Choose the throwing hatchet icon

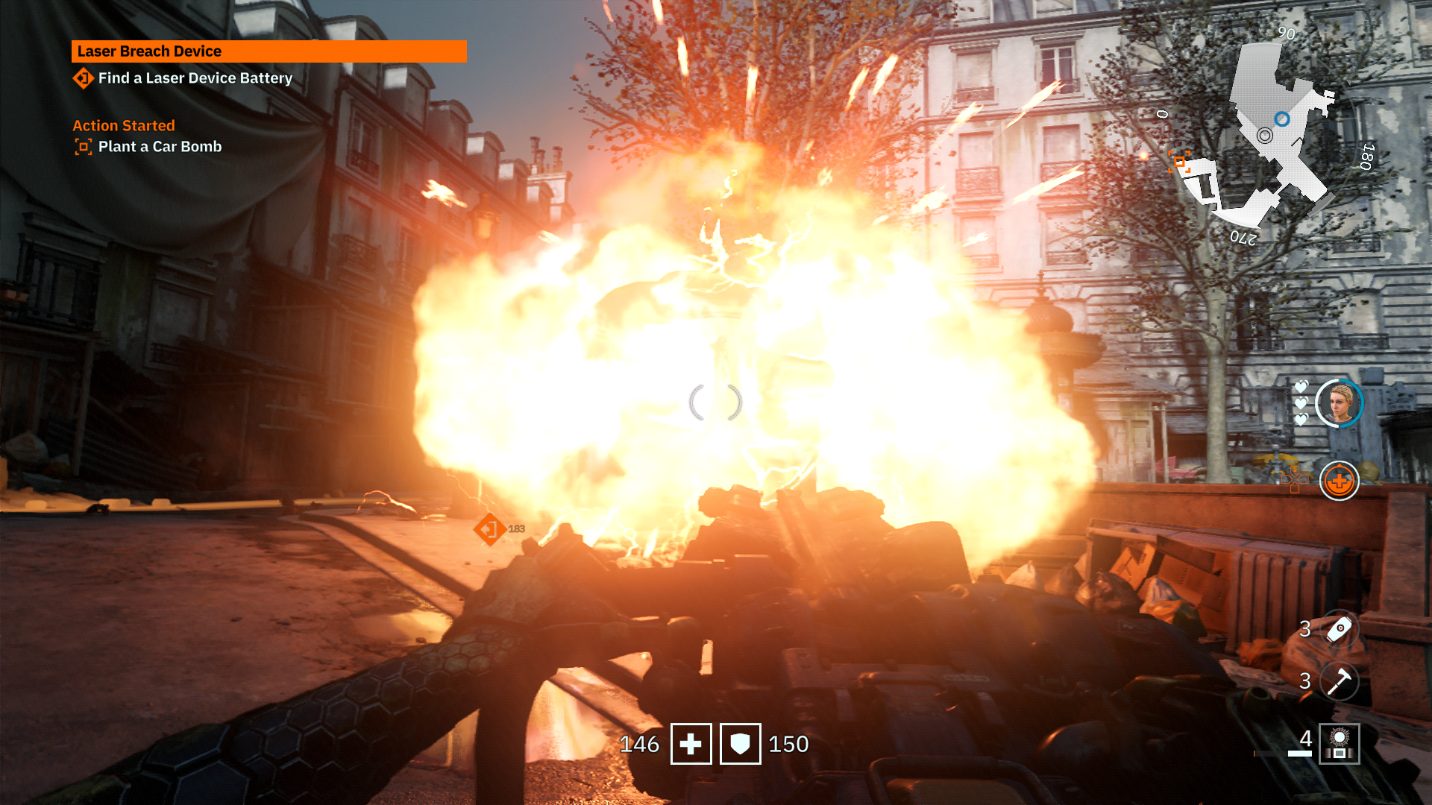(1338, 681)
